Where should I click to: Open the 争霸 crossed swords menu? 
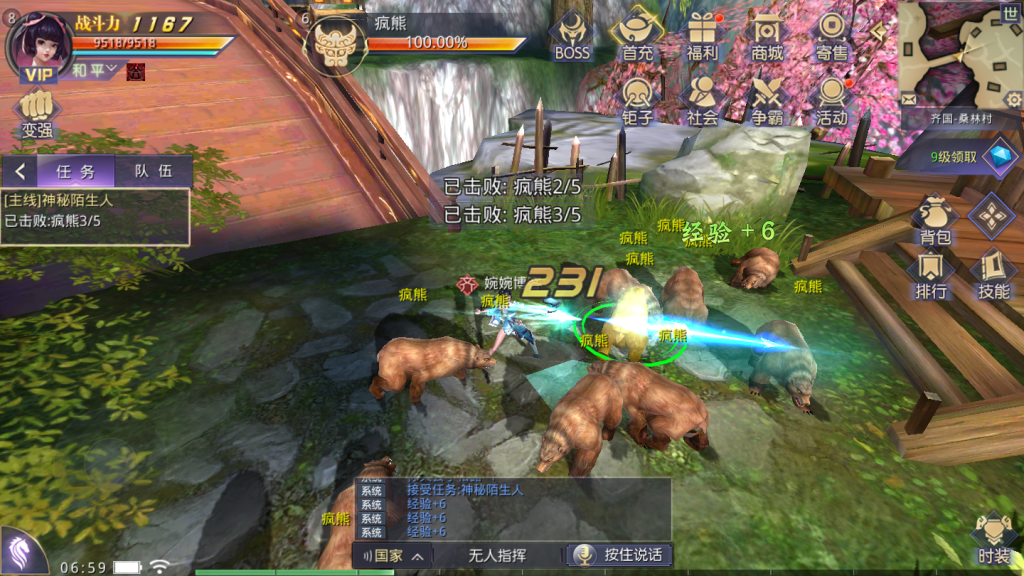click(767, 99)
